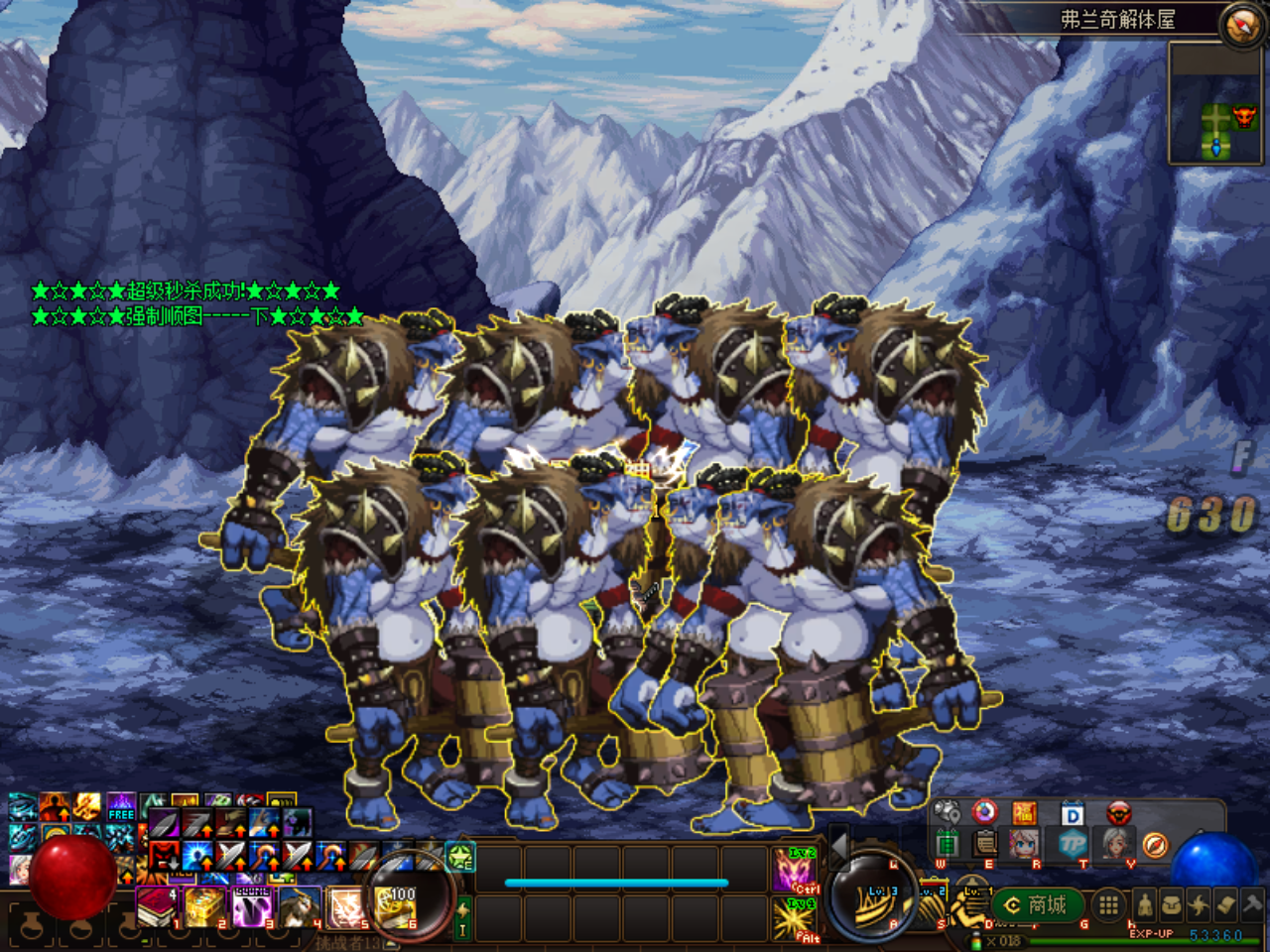Viewport: 1270px width, 952px height.
Task: Use the golden scroll item in quick slot 6
Action: click(397, 907)
